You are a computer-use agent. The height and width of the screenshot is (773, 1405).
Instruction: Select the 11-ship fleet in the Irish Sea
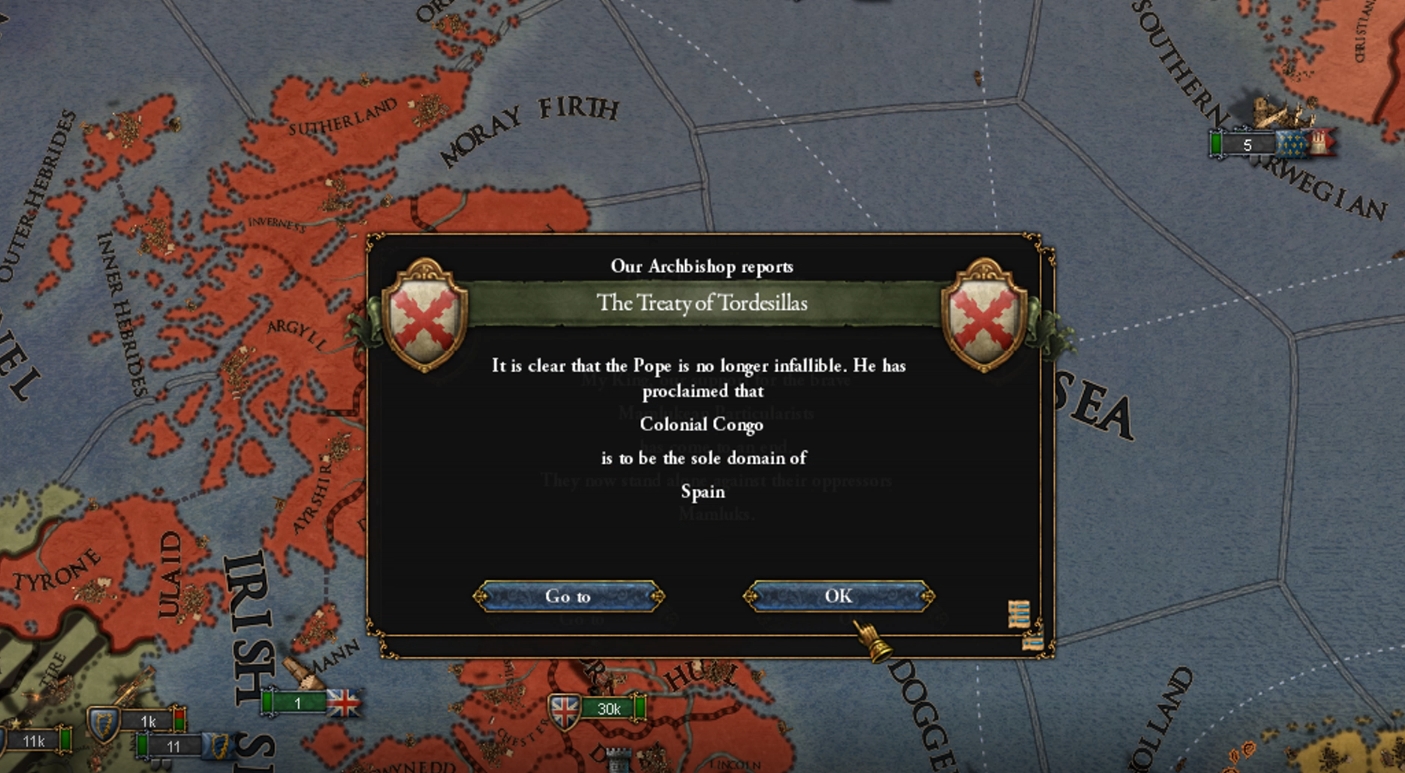(174, 744)
